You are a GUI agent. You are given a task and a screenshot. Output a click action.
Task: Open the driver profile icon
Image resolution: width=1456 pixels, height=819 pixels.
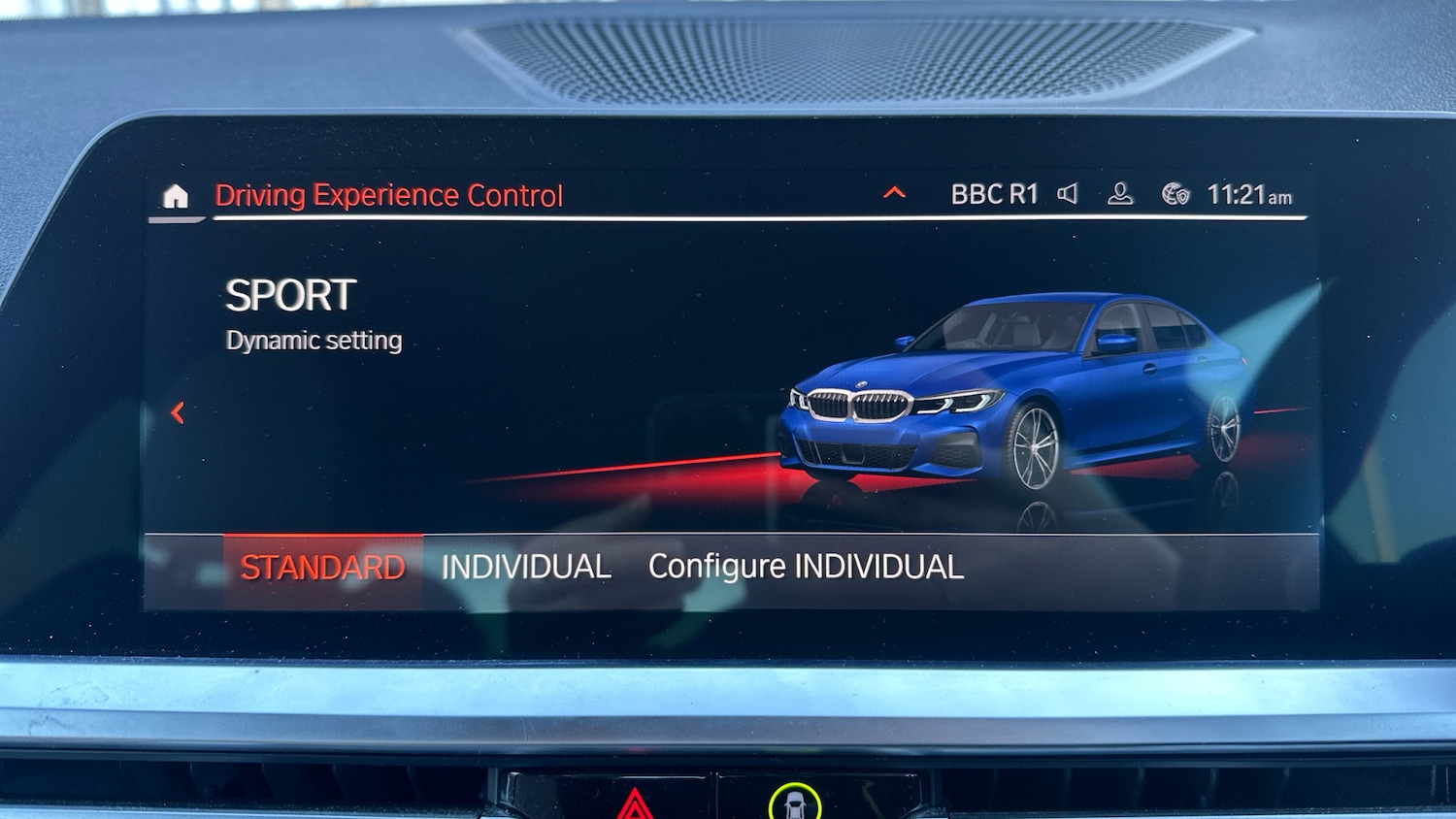[1121, 194]
